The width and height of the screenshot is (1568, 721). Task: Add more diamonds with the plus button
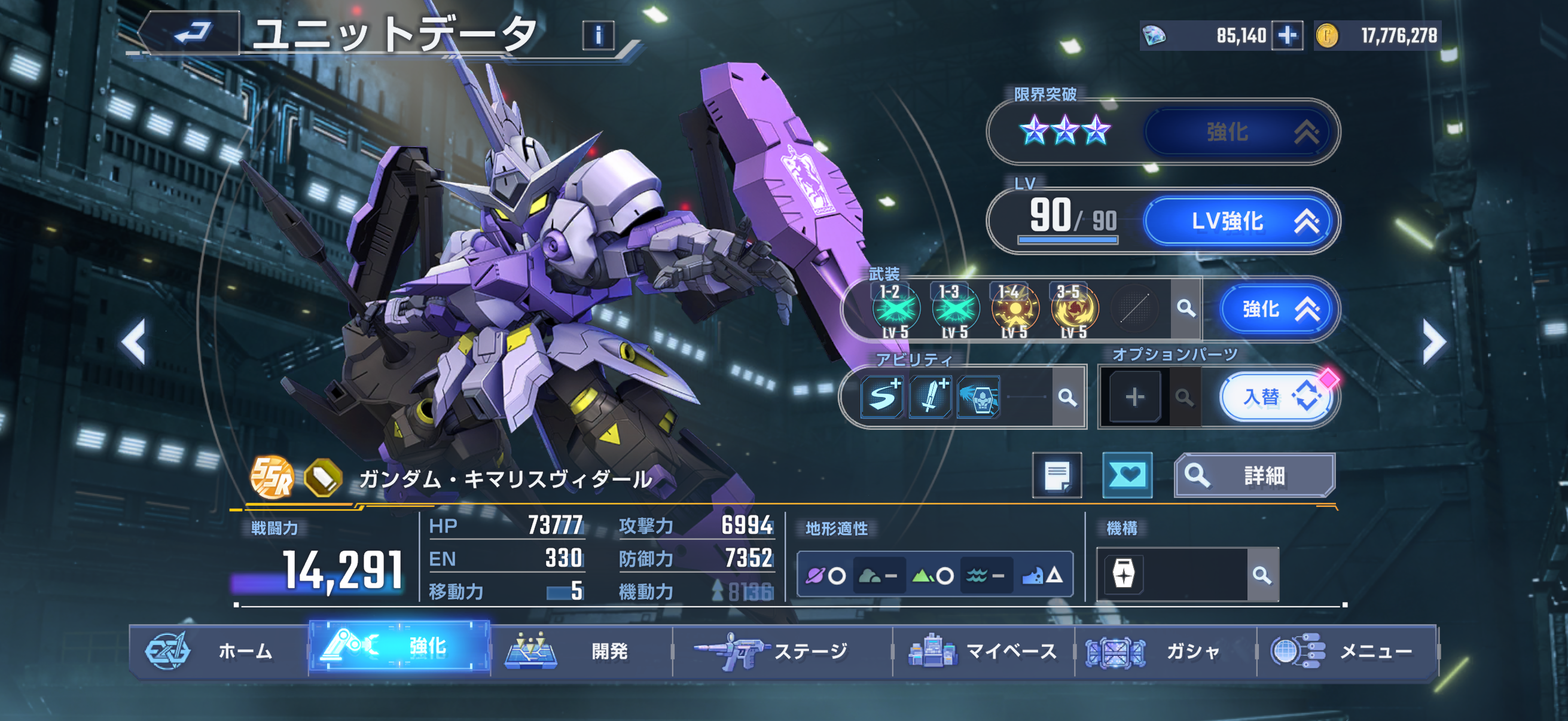1287,35
